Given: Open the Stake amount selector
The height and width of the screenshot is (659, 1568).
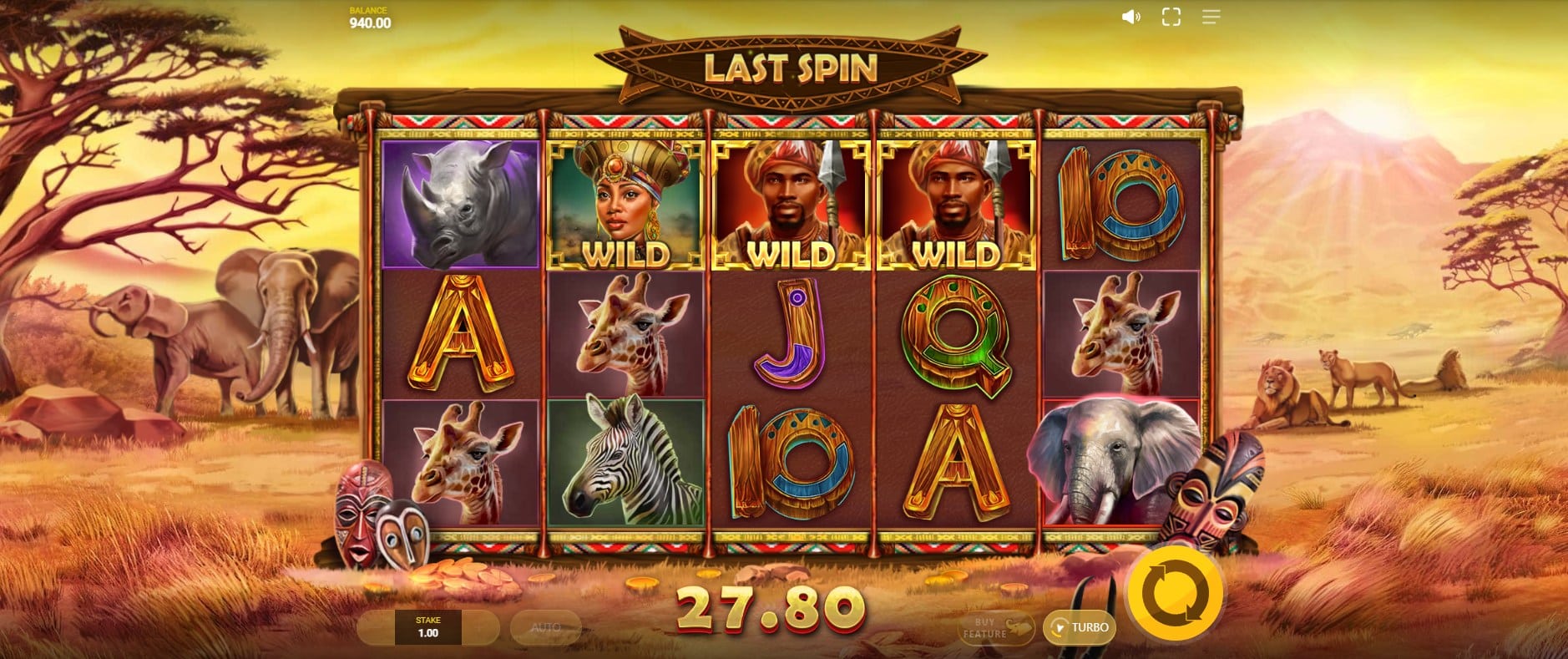Looking at the screenshot, I should coord(428,627).
